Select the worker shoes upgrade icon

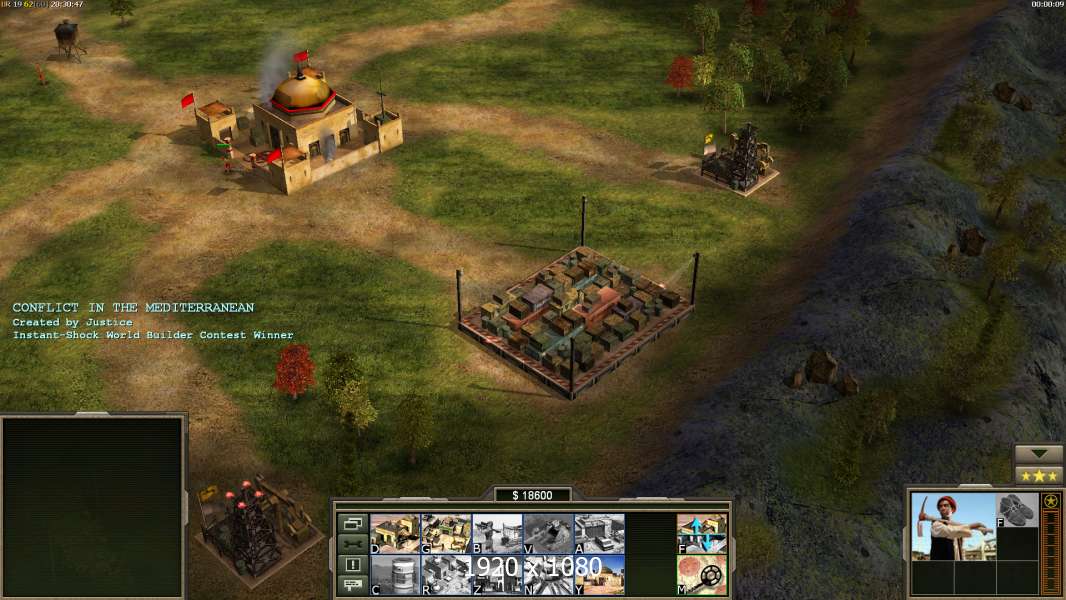click(x=1018, y=509)
